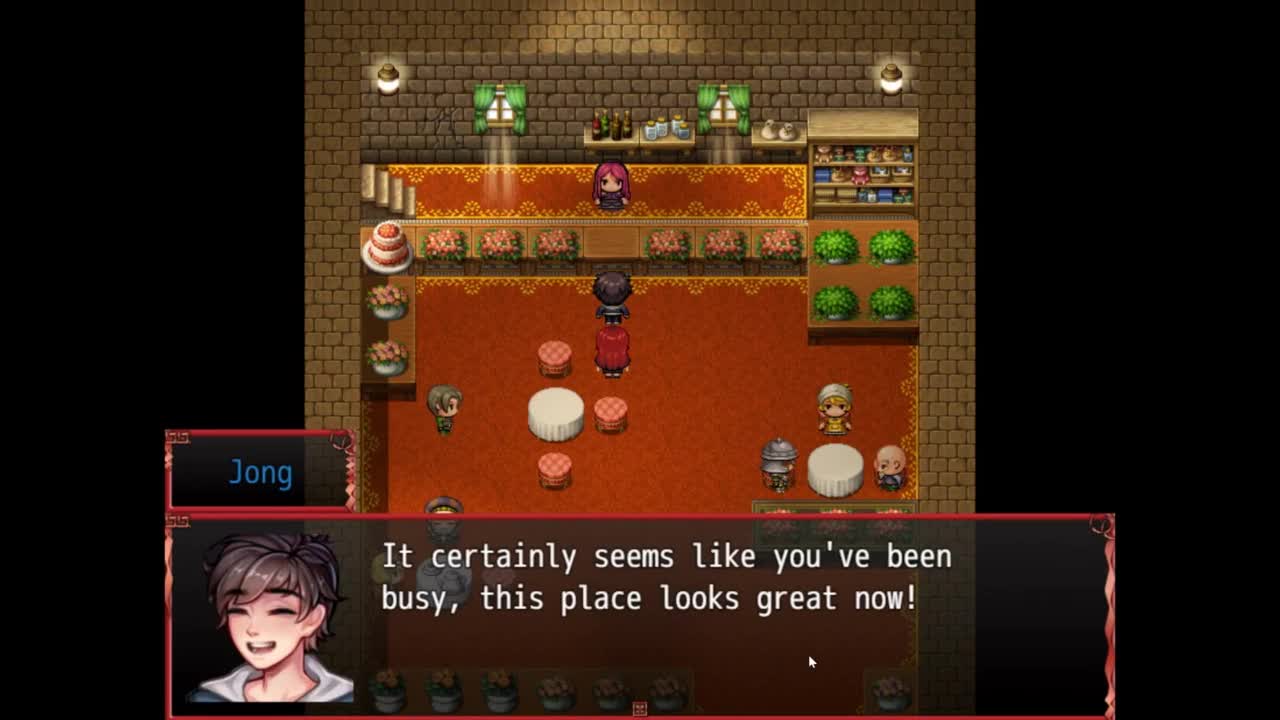This screenshot has height=720, width=1280.
Task: Click the dialogue continue indicator icon
Action: (x=640, y=709)
